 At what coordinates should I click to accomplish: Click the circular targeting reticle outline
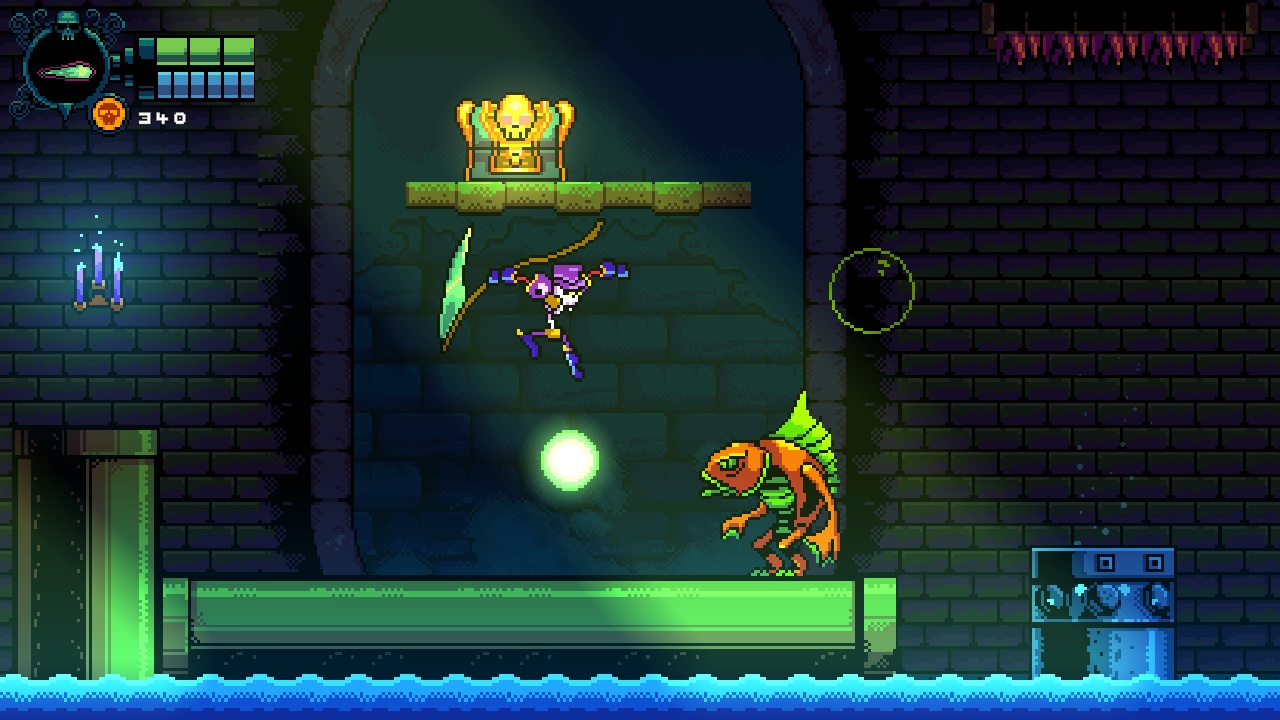coord(872,290)
